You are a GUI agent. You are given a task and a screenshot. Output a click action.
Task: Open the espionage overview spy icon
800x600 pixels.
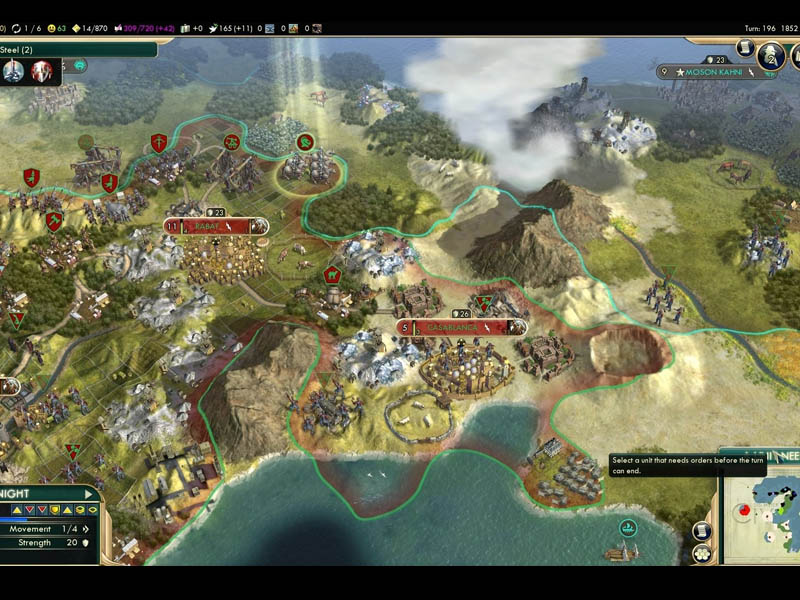pos(768,56)
